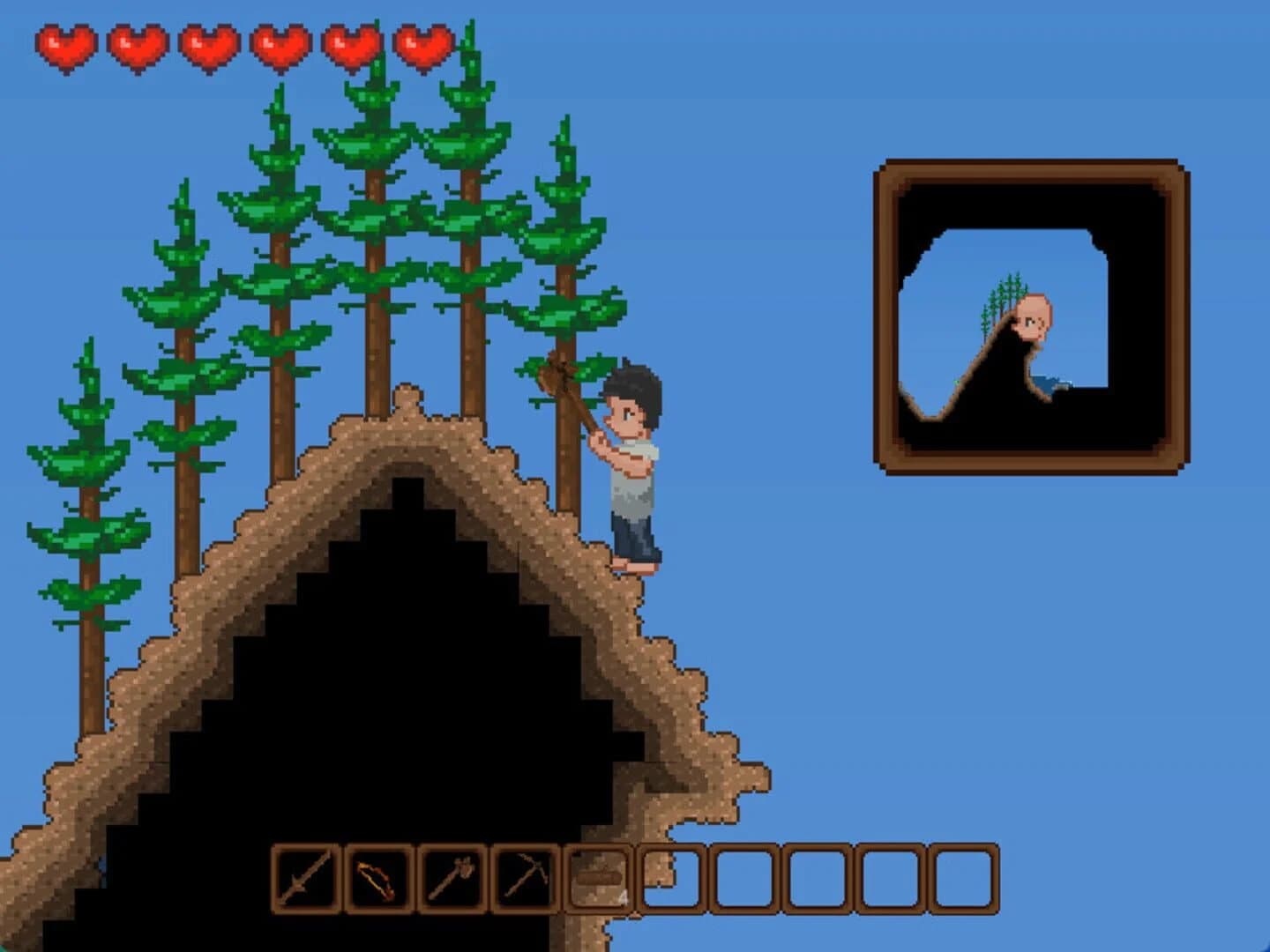Click the sixth empty hotbar slot
Screen dimensions: 1270x952
pyautogui.click(x=672, y=877)
